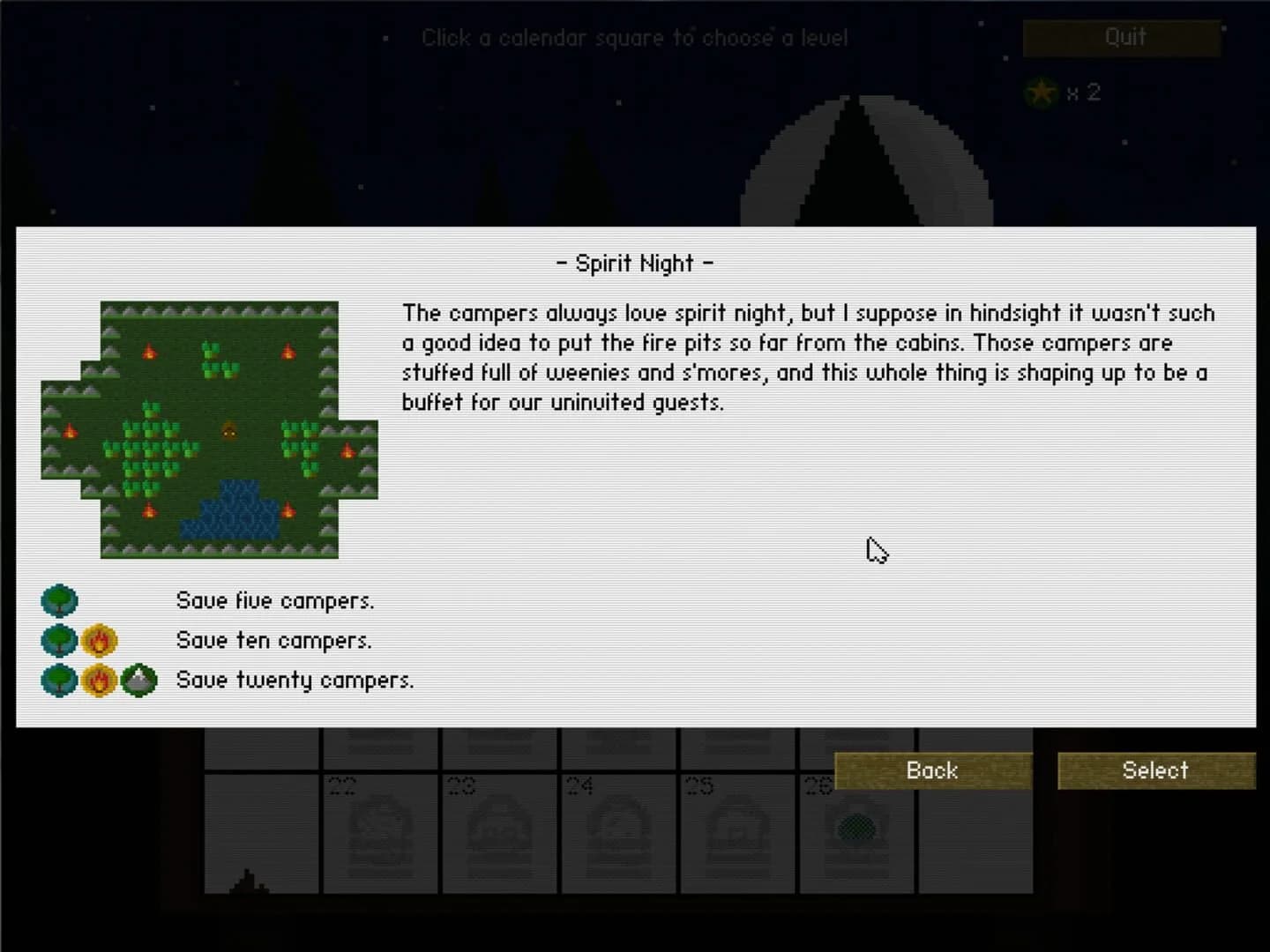The height and width of the screenshot is (952, 1270).
Task: Click the Back button
Action: (931, 770)
